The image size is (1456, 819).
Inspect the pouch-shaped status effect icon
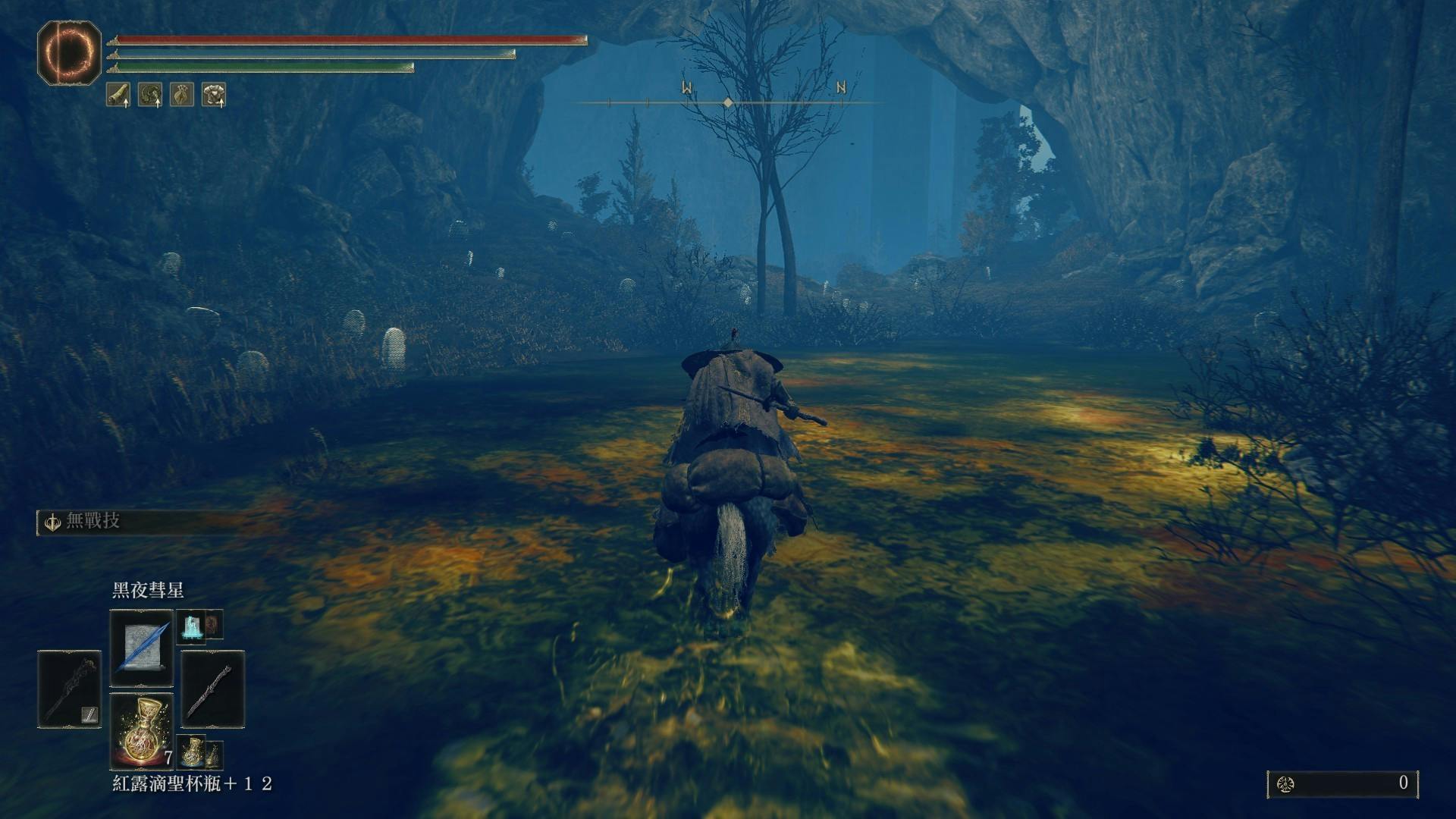tap(182, 95)
